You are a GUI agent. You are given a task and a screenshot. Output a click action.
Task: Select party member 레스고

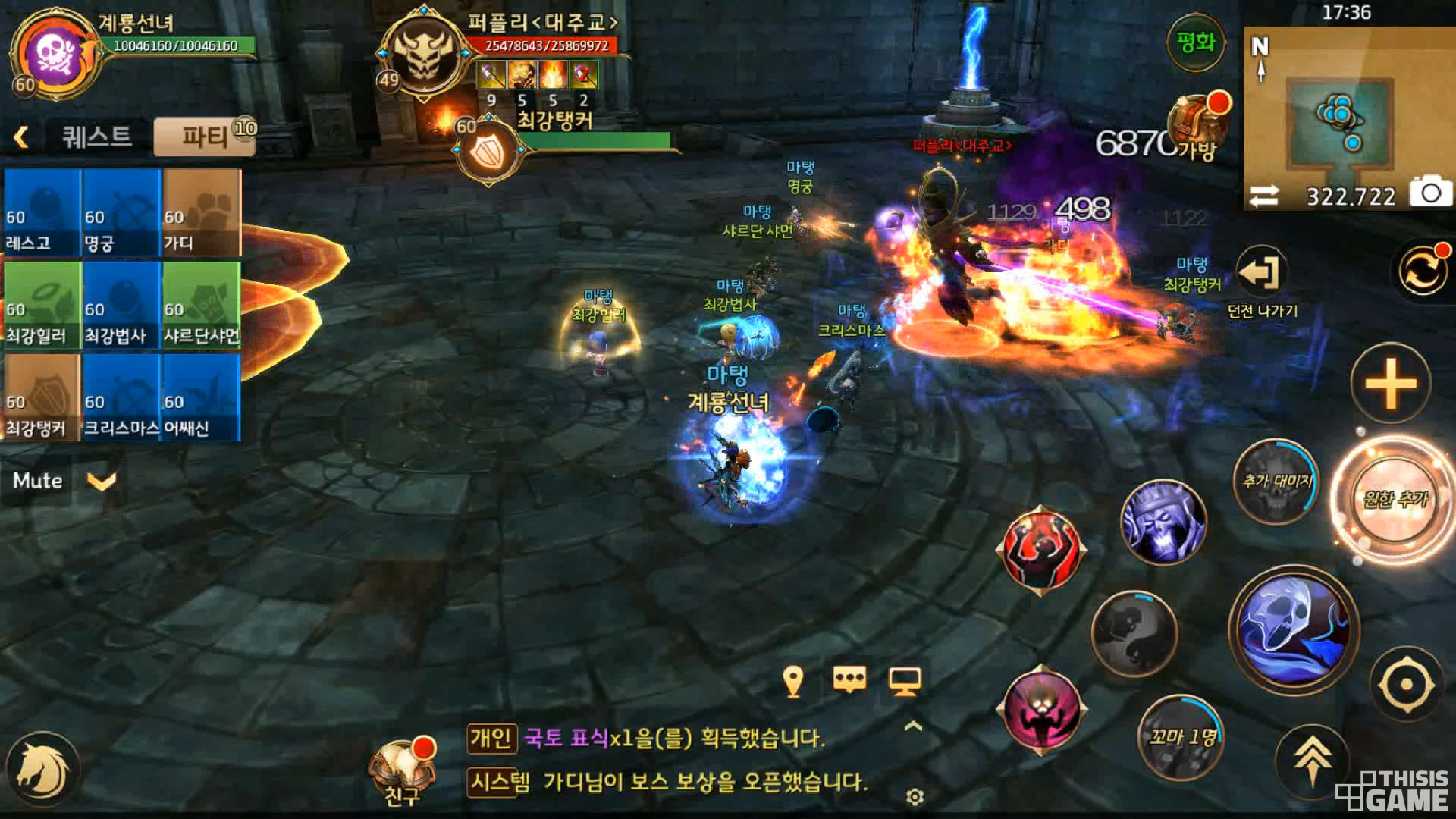(x=42, y=213)
